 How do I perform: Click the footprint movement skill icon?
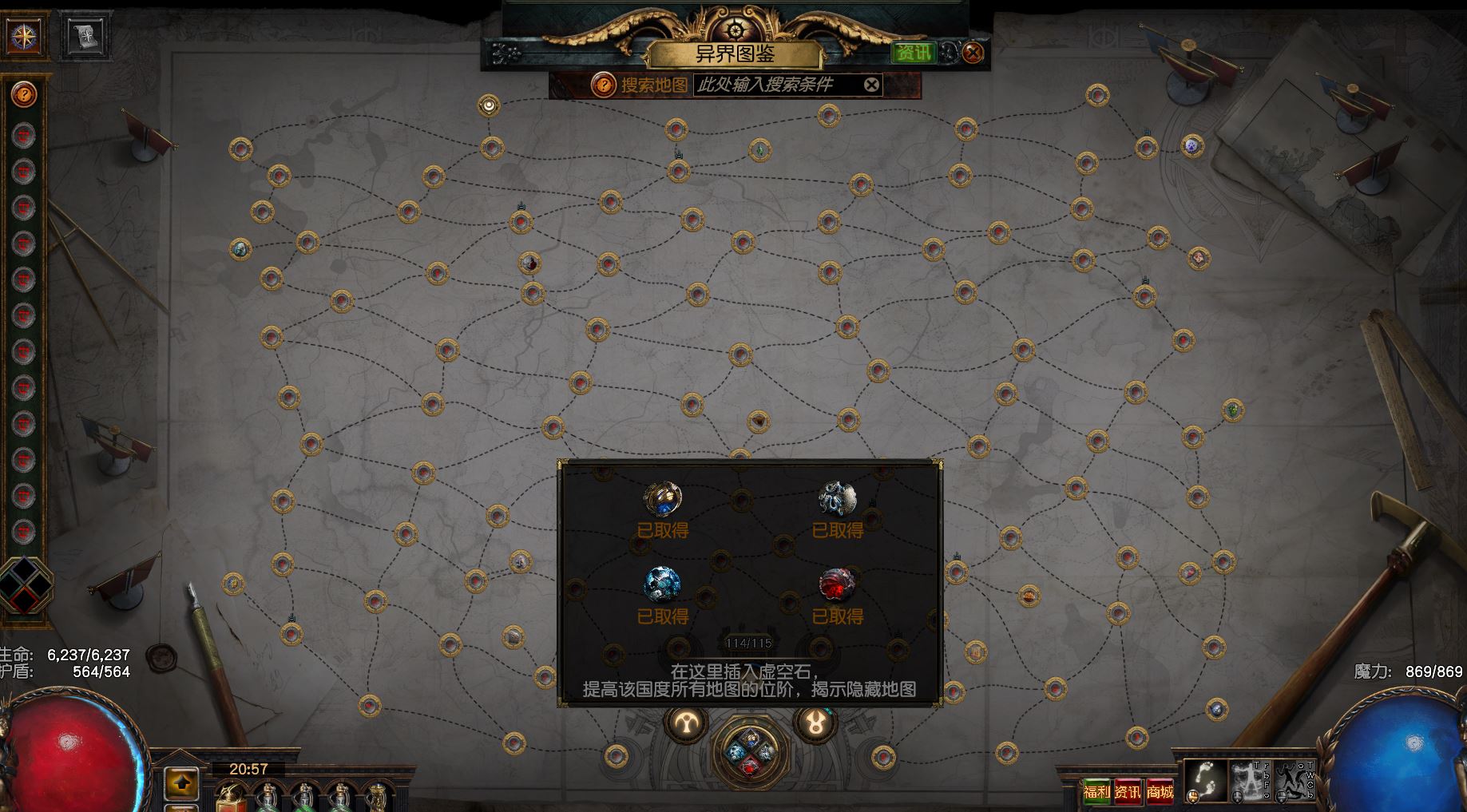(1204, 780)
